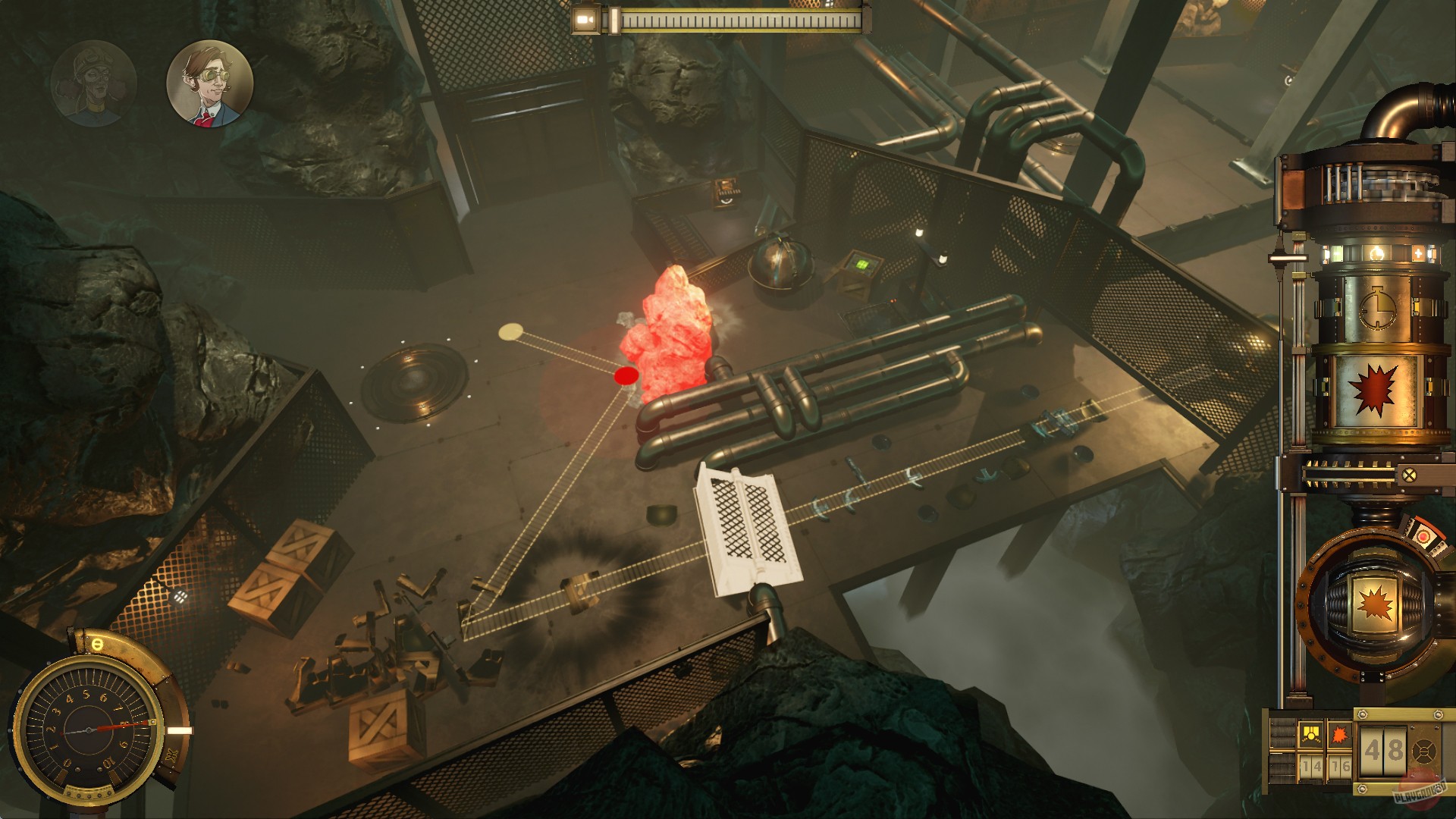Click the valve wheel icon beside the 48 counter
The image size is (1456, 819).
[x=1423, y=750]
